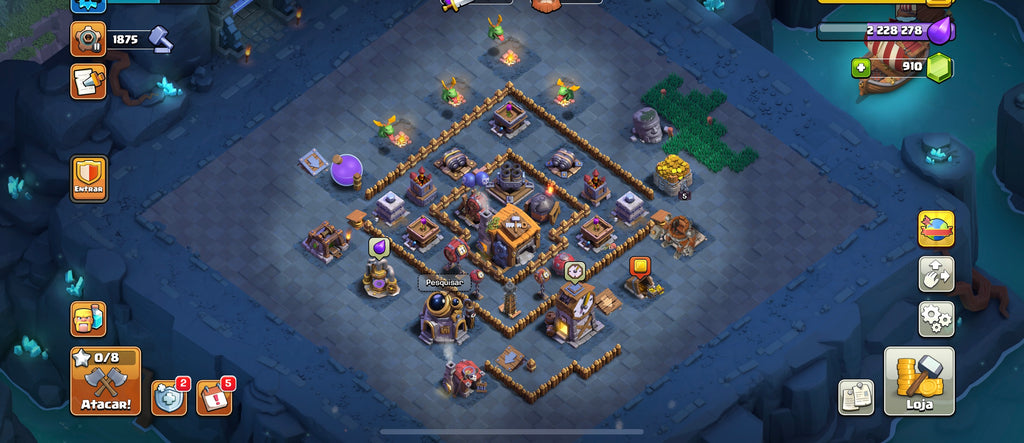Open the red exclamation news with 5 badge

click(x=213, y=398)
